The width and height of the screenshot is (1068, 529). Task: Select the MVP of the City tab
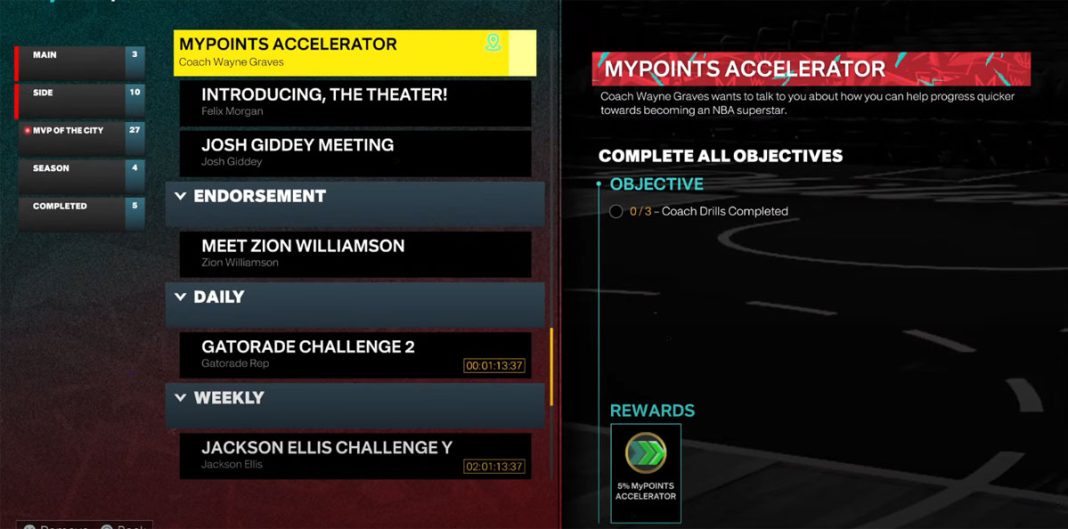coord(80,136)
